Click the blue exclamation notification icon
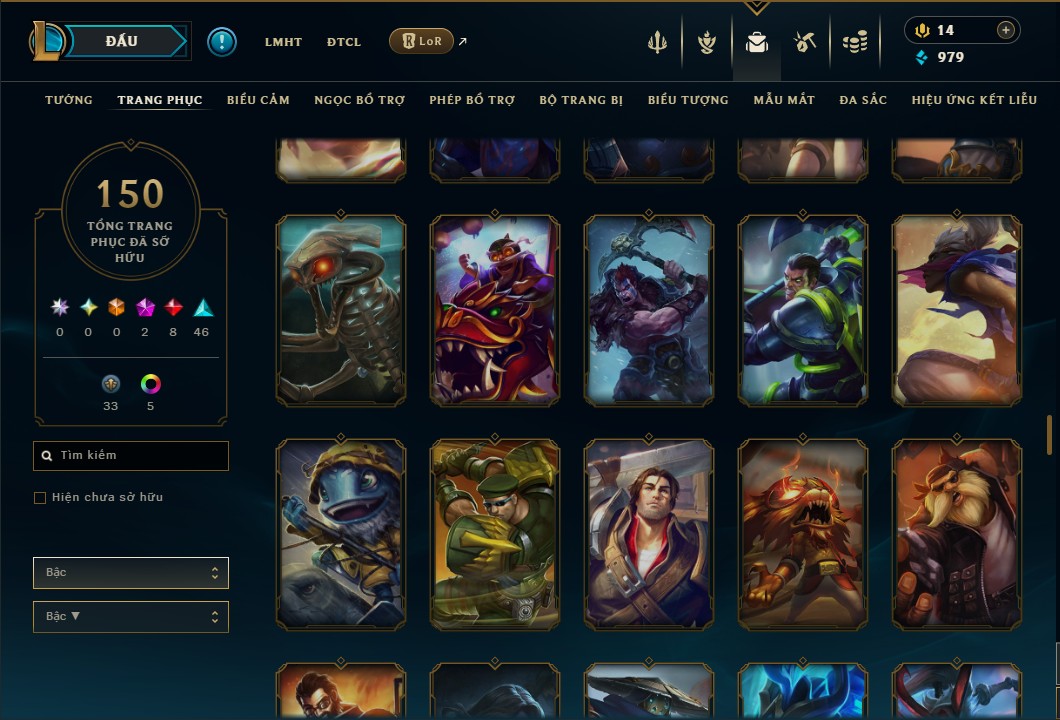 (x=222, y=42)
